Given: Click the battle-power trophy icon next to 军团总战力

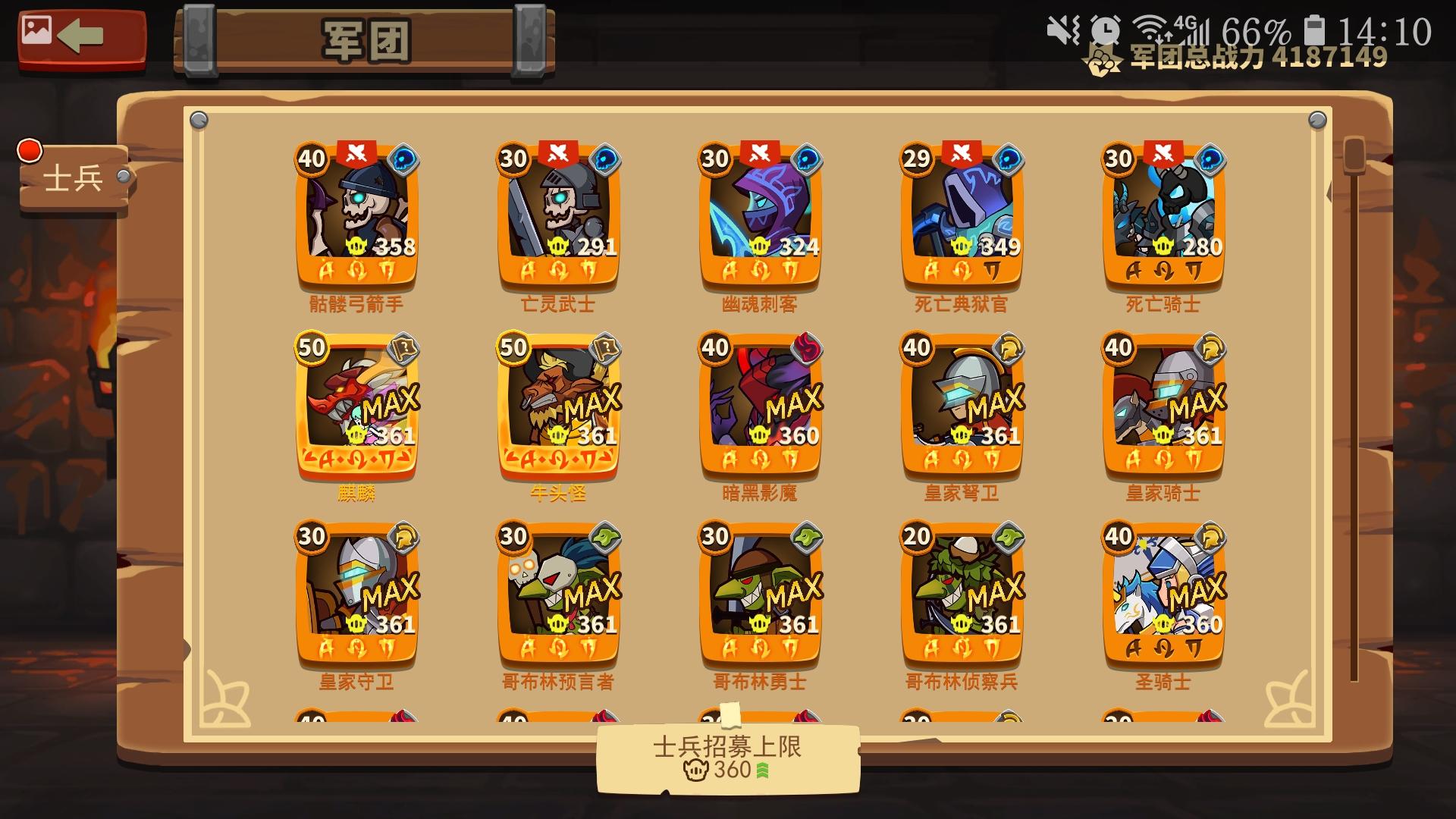Looking at the screenshot, I should coord(1101,58).
